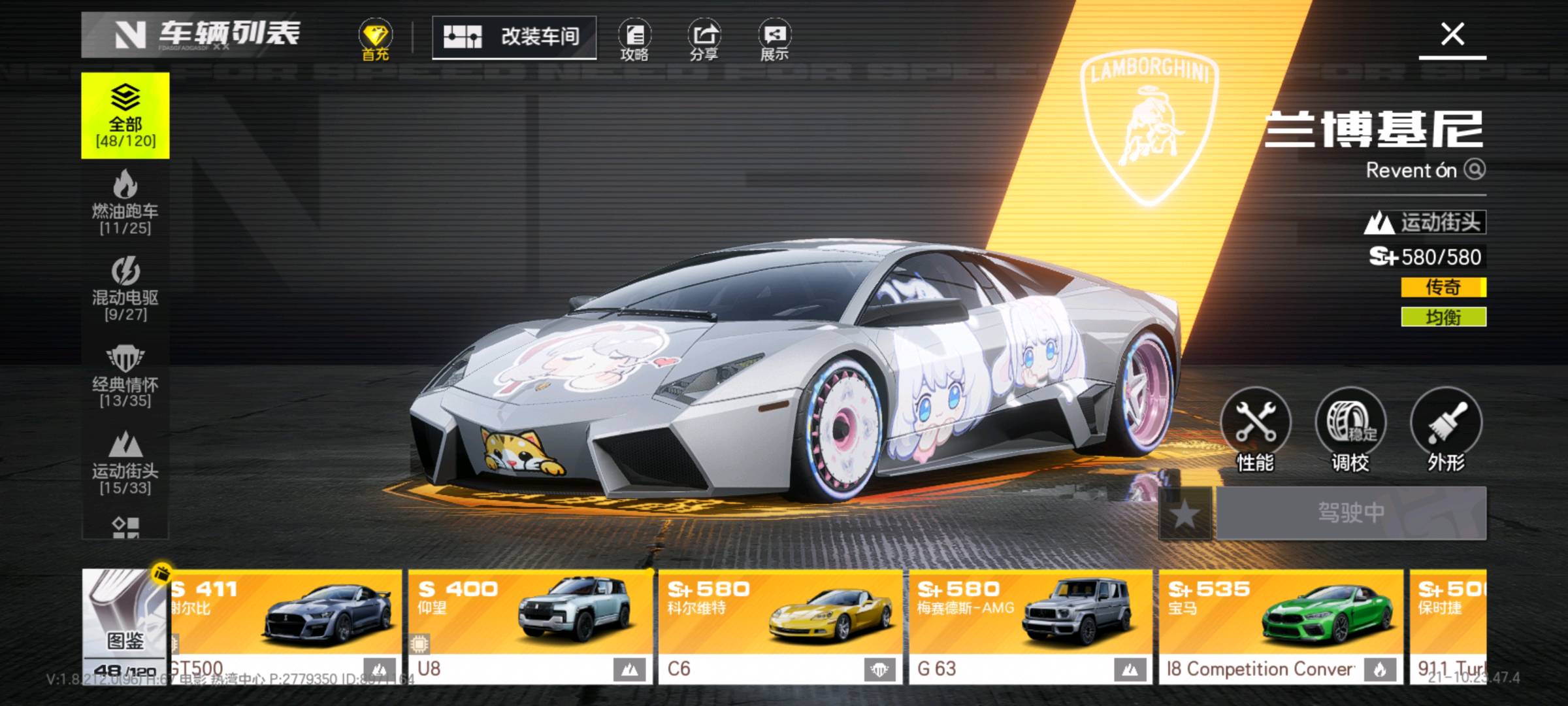
Task: Open the 攻略 strategy guide
Action: pos(634,41)
